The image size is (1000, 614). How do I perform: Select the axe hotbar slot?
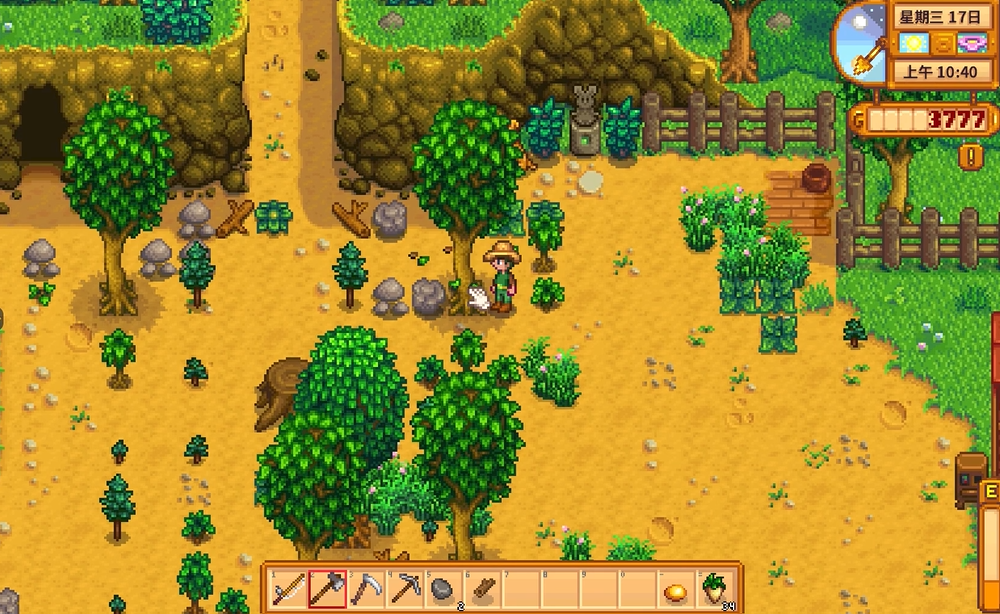pos(327,589)
